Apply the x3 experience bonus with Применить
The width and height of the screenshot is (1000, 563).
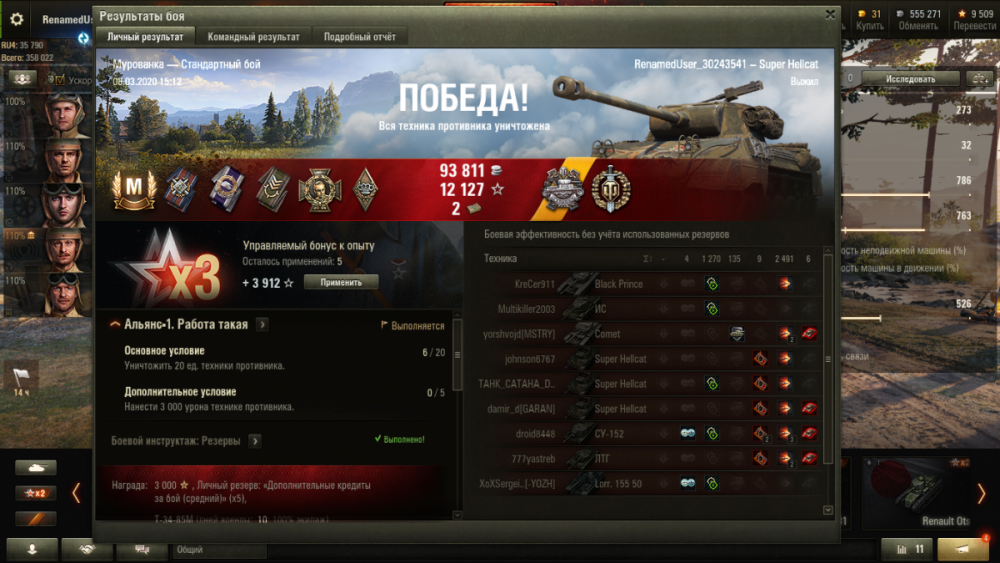pyautogui.click(x=341, y=283)
